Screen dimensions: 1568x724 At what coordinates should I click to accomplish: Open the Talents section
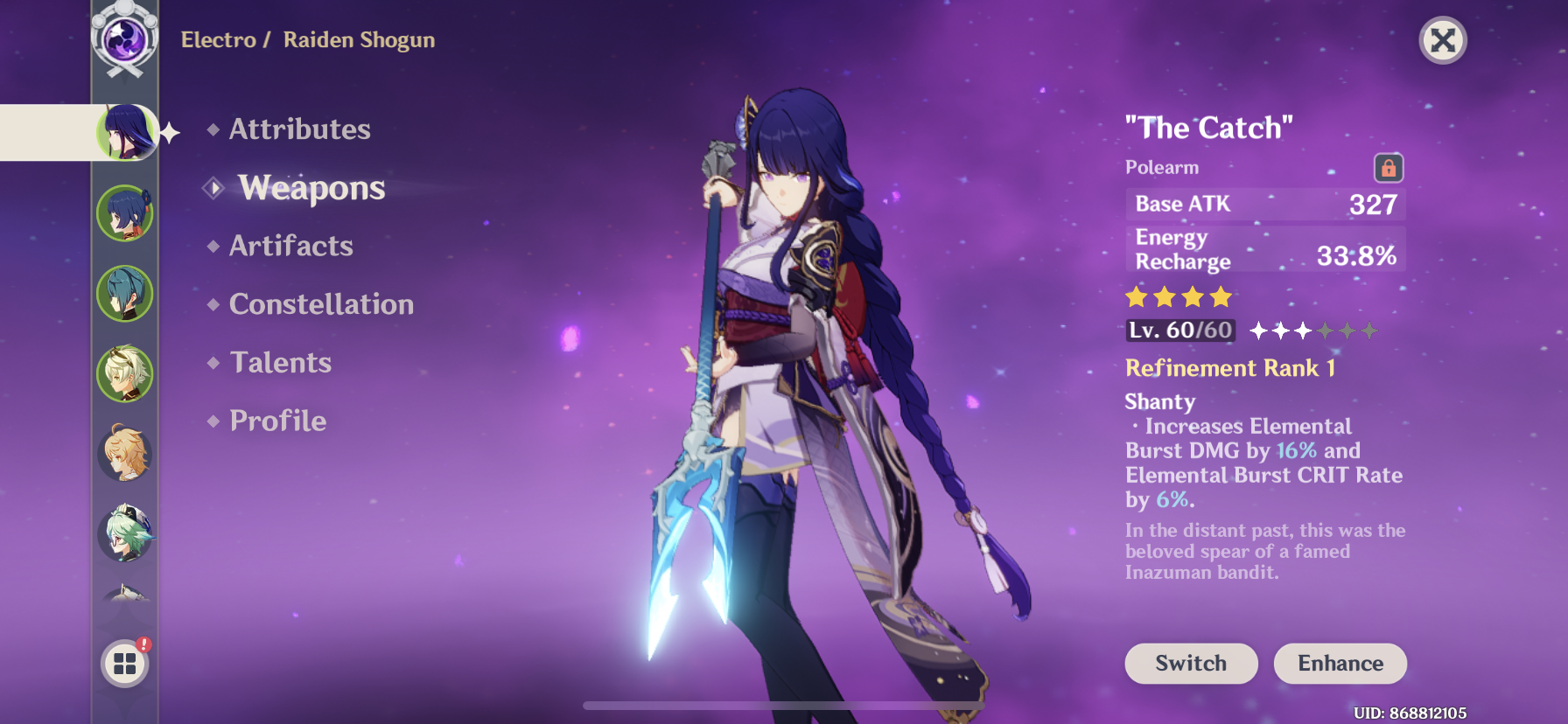(279, 362)
